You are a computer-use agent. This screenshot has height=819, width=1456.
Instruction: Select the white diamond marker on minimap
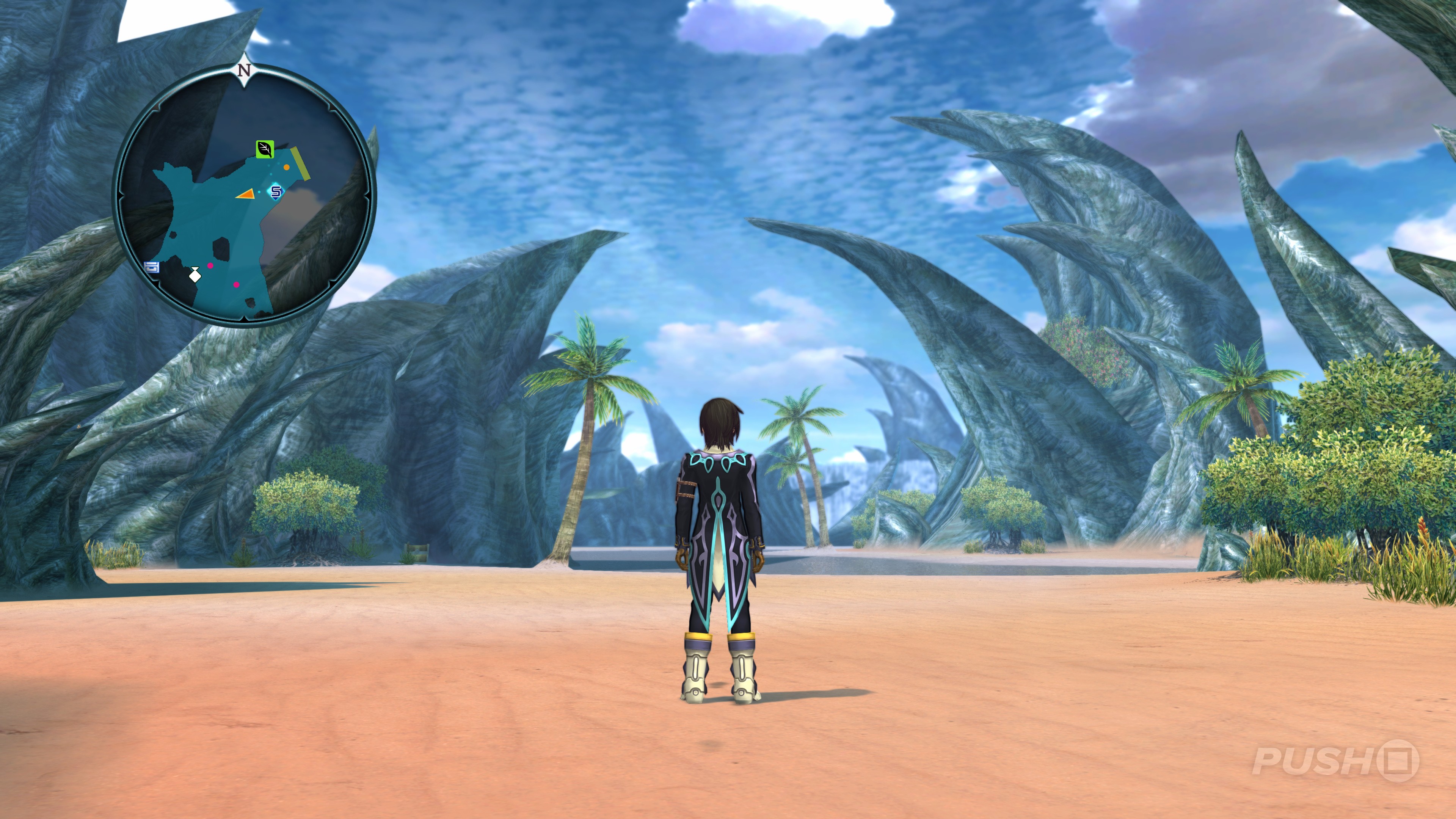(x=195, y=276)
